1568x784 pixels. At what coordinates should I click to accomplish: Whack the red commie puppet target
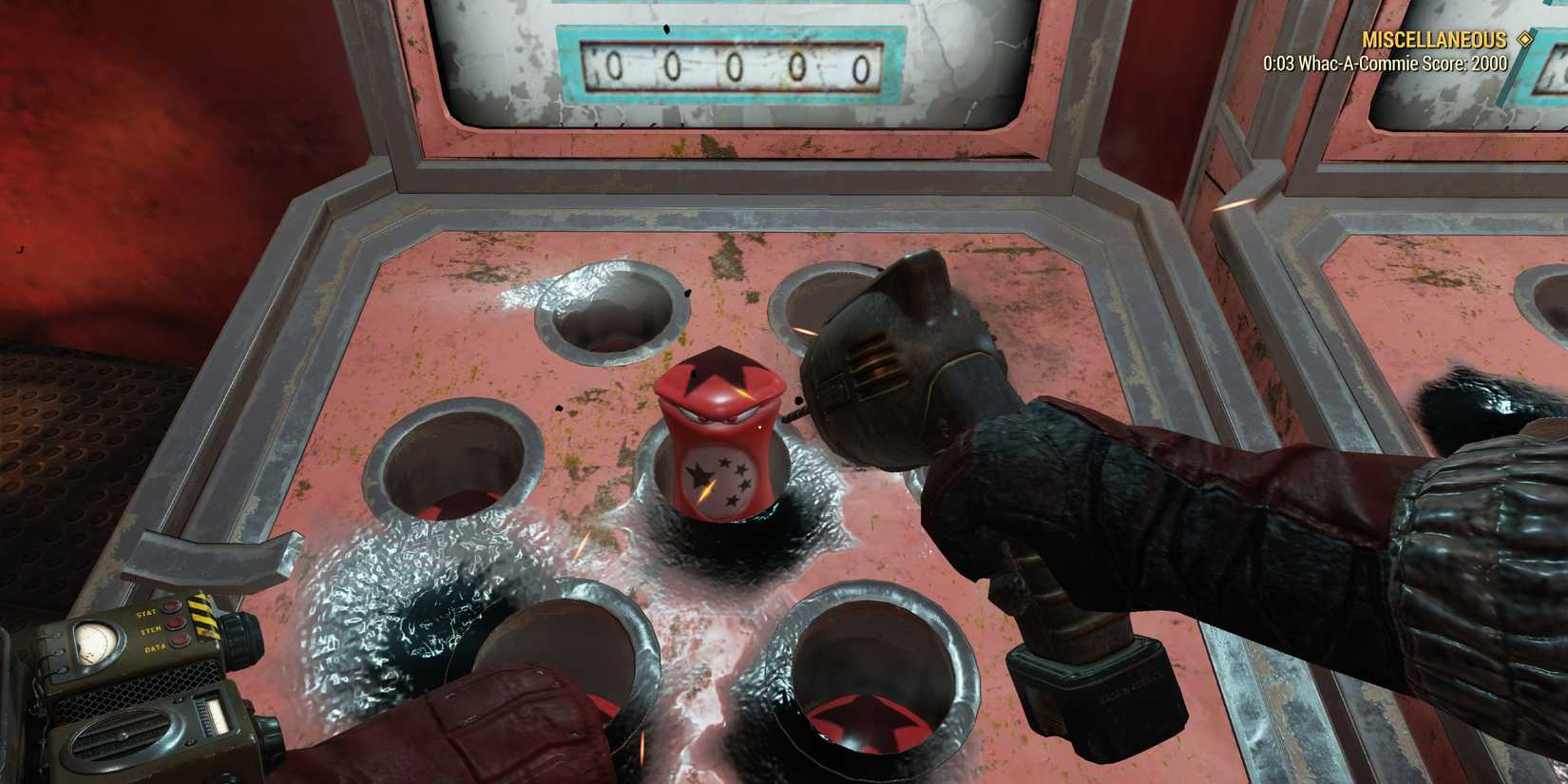pyautogui.click(x=722, y=437)
